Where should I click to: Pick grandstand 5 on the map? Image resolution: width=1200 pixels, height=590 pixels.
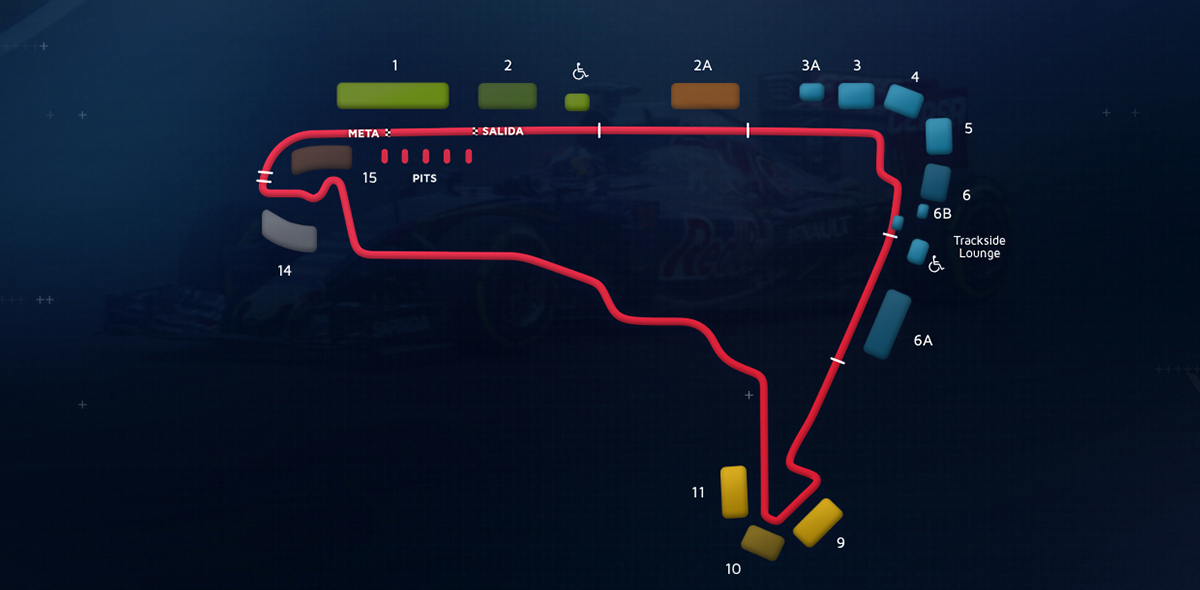point(939,135)
